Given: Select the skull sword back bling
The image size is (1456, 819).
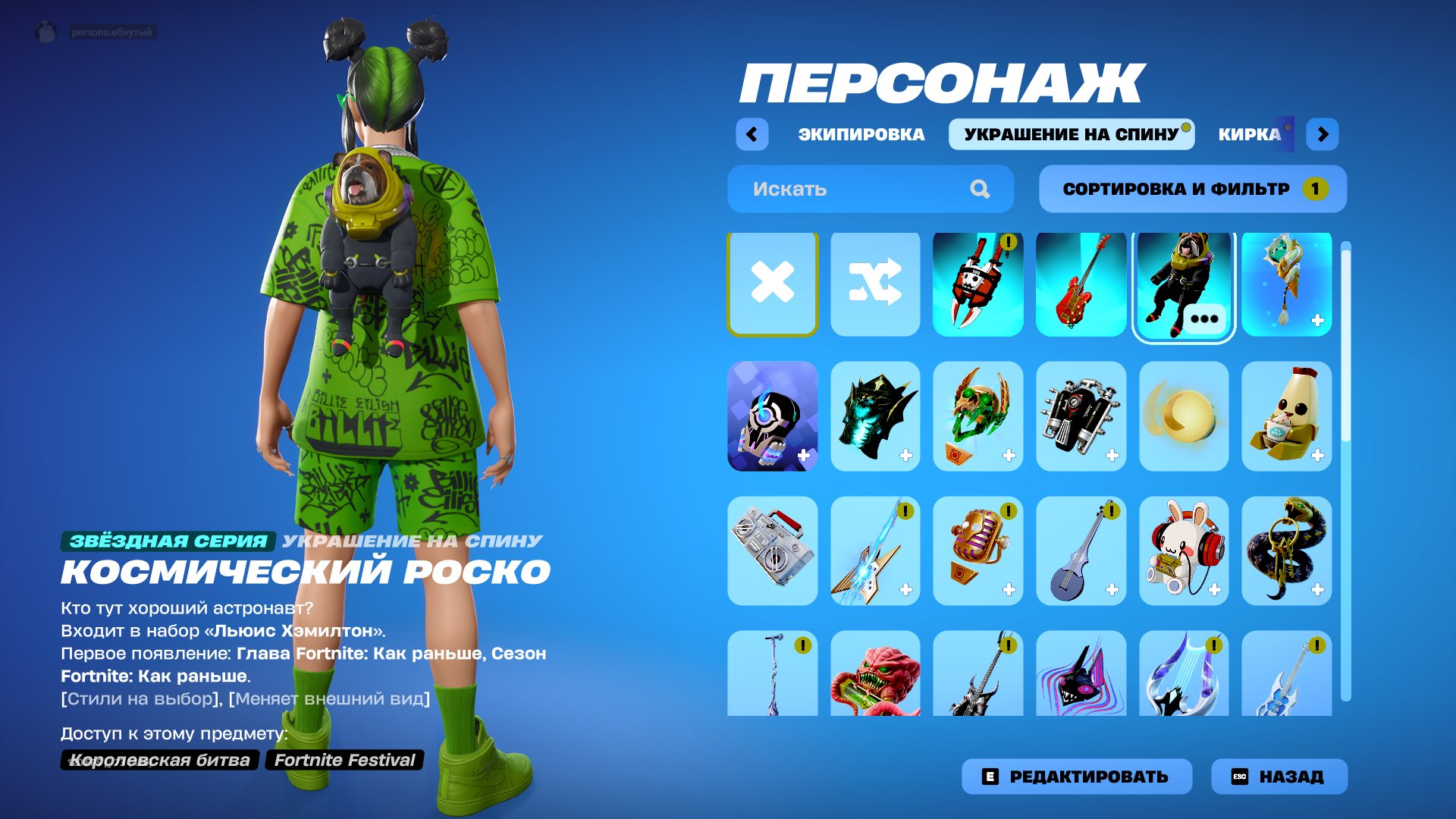Looking at the screenshot, I should (x=978, y=284).
